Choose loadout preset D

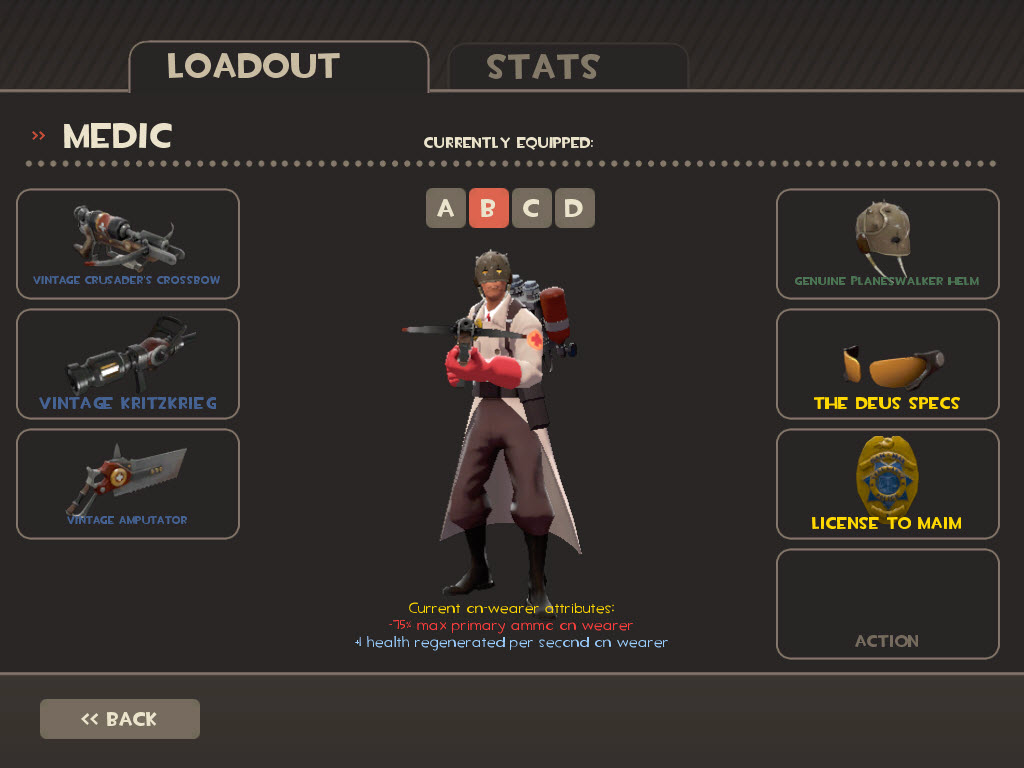(574, 208)
